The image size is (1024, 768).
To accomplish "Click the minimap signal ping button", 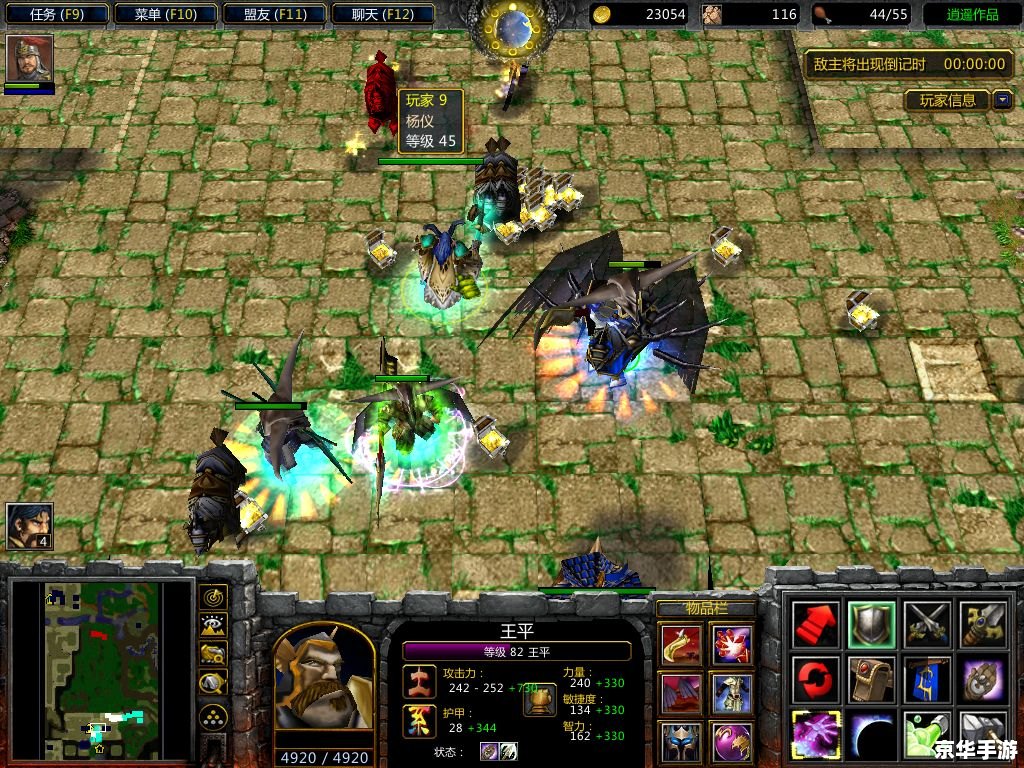I will [213, 598].
